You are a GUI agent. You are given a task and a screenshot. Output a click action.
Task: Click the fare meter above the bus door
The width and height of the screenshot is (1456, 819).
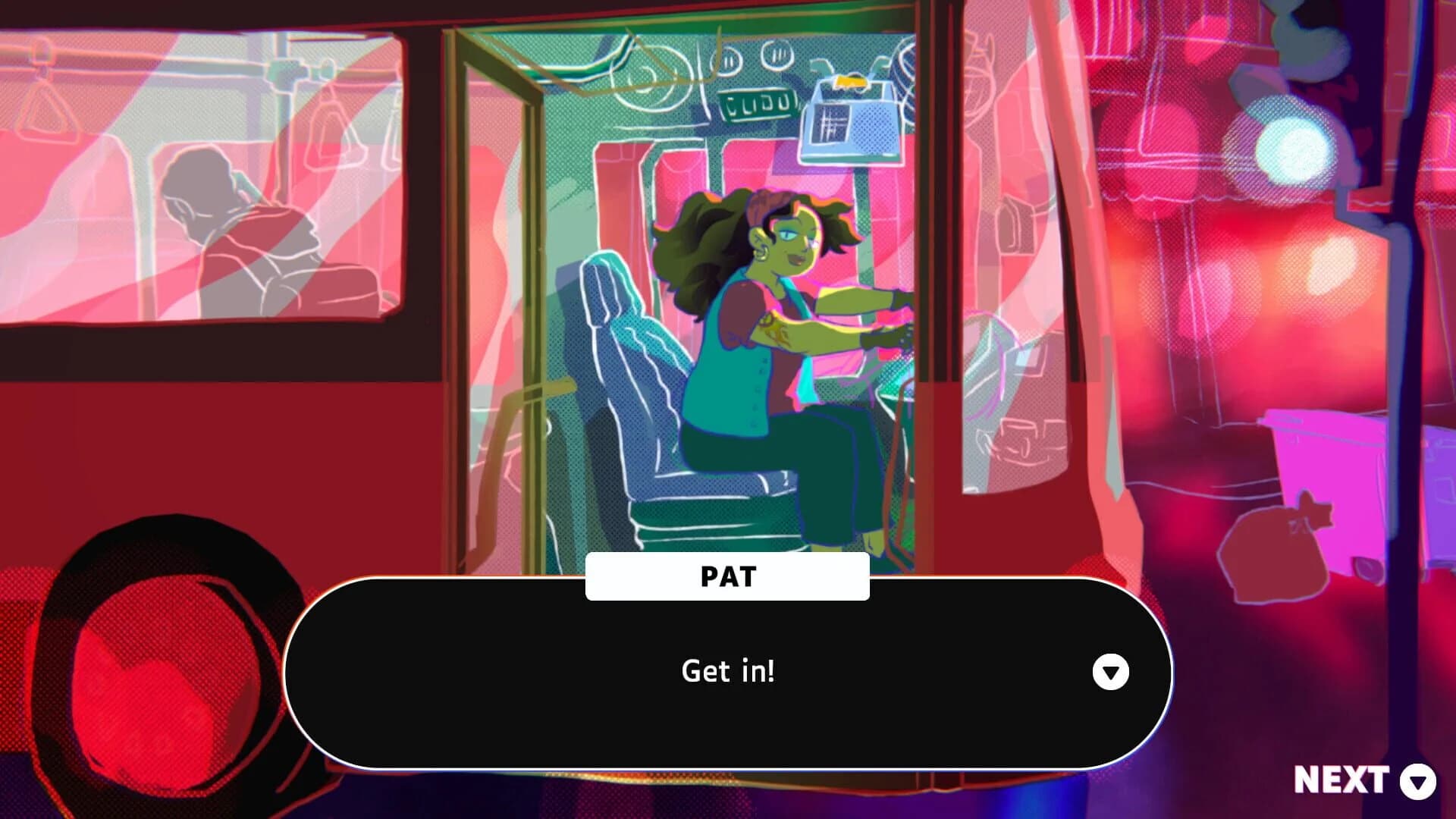click(x=851, y=125)
